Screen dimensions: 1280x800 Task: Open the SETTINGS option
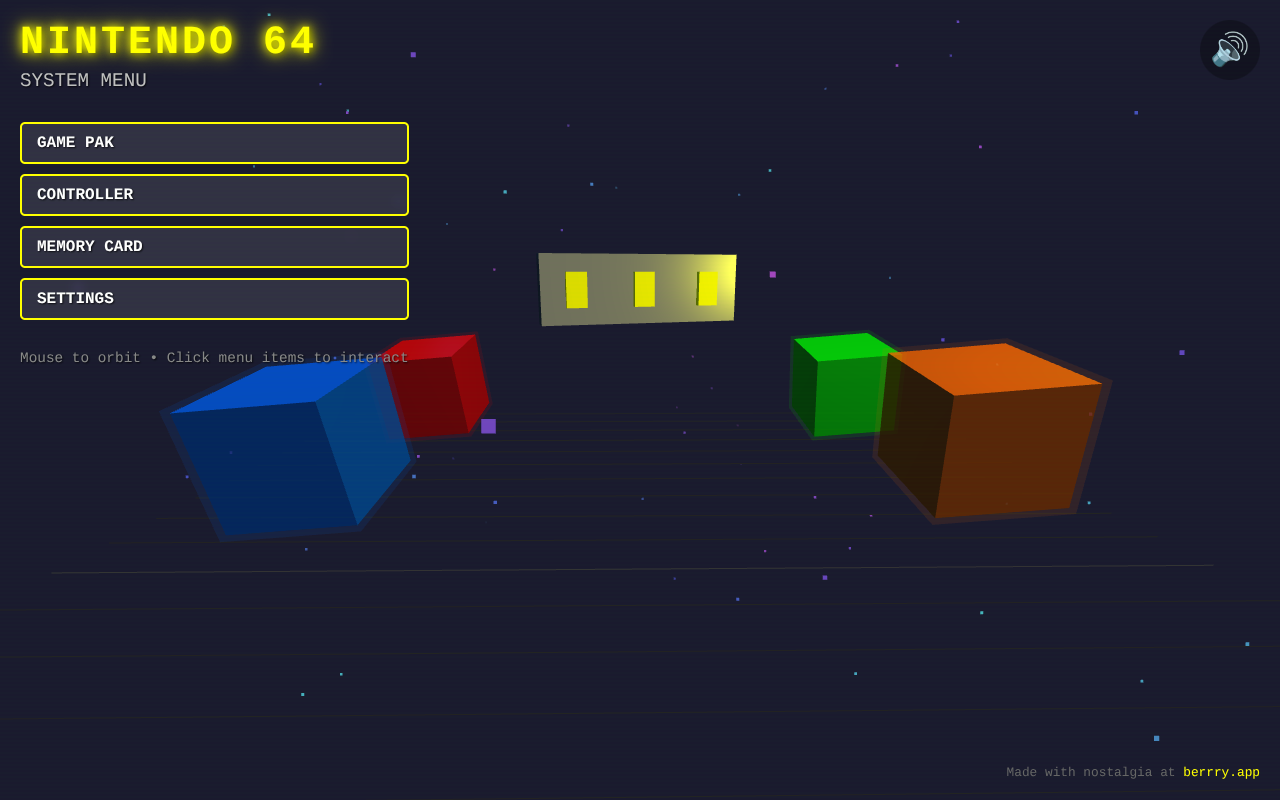[x=214, y=299]
